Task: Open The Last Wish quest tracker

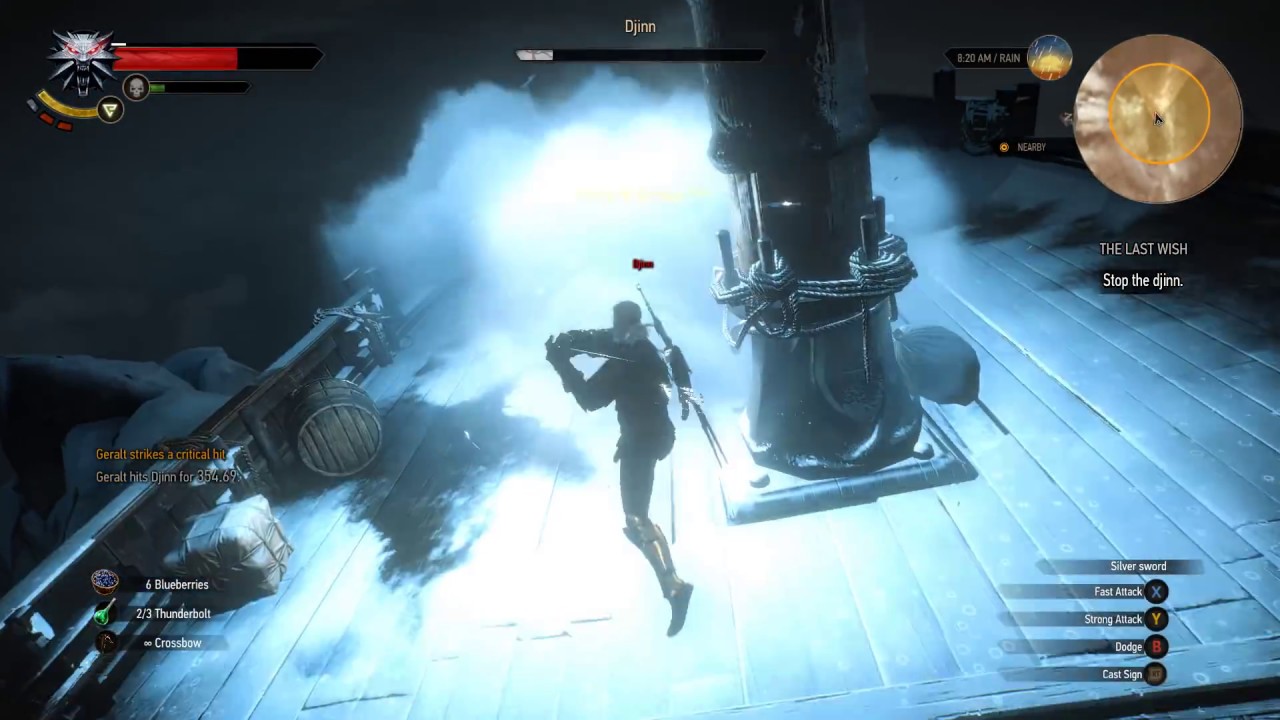Action: 1143,249
